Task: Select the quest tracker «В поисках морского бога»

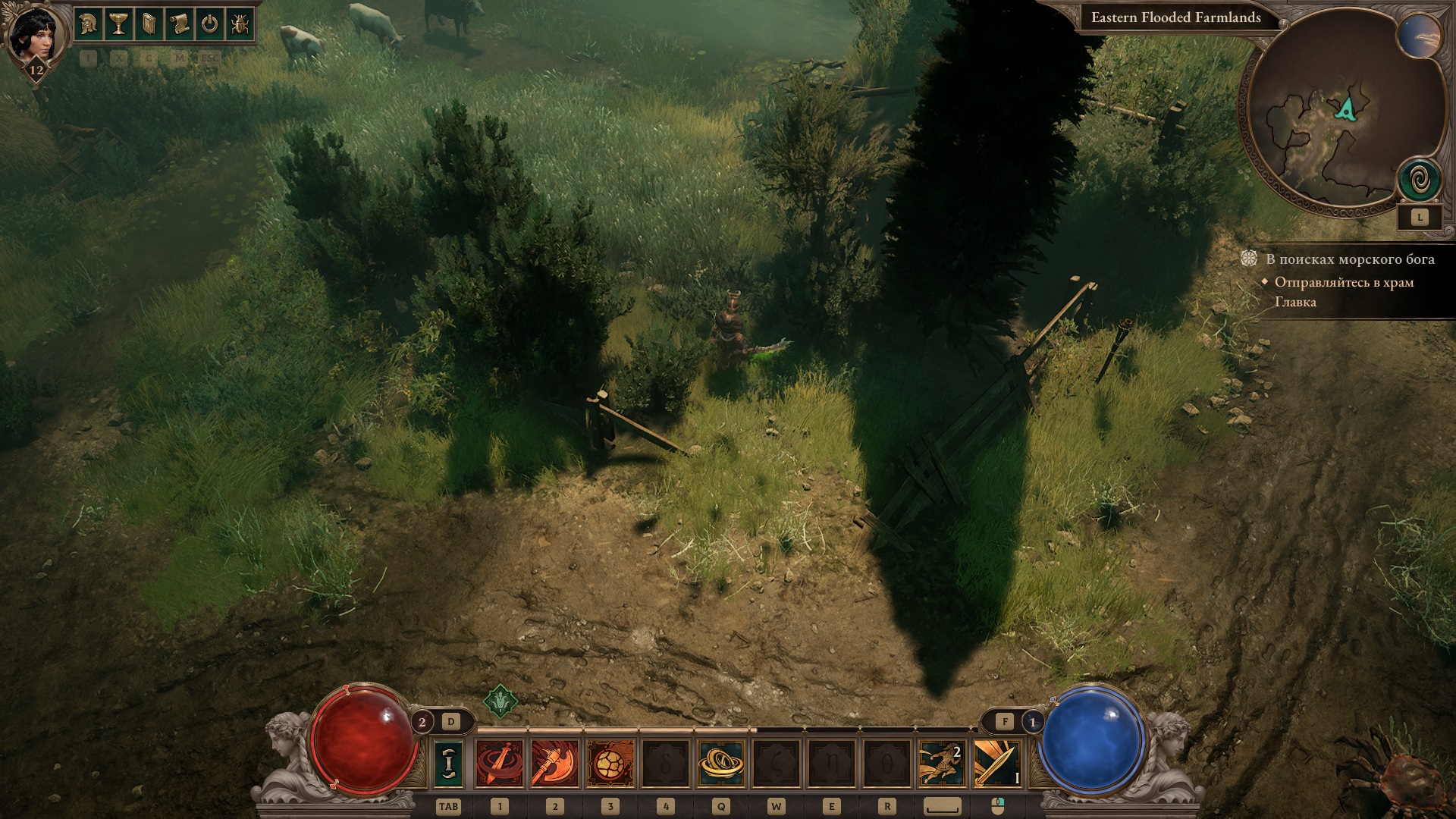Action: tap(1350, 259)
